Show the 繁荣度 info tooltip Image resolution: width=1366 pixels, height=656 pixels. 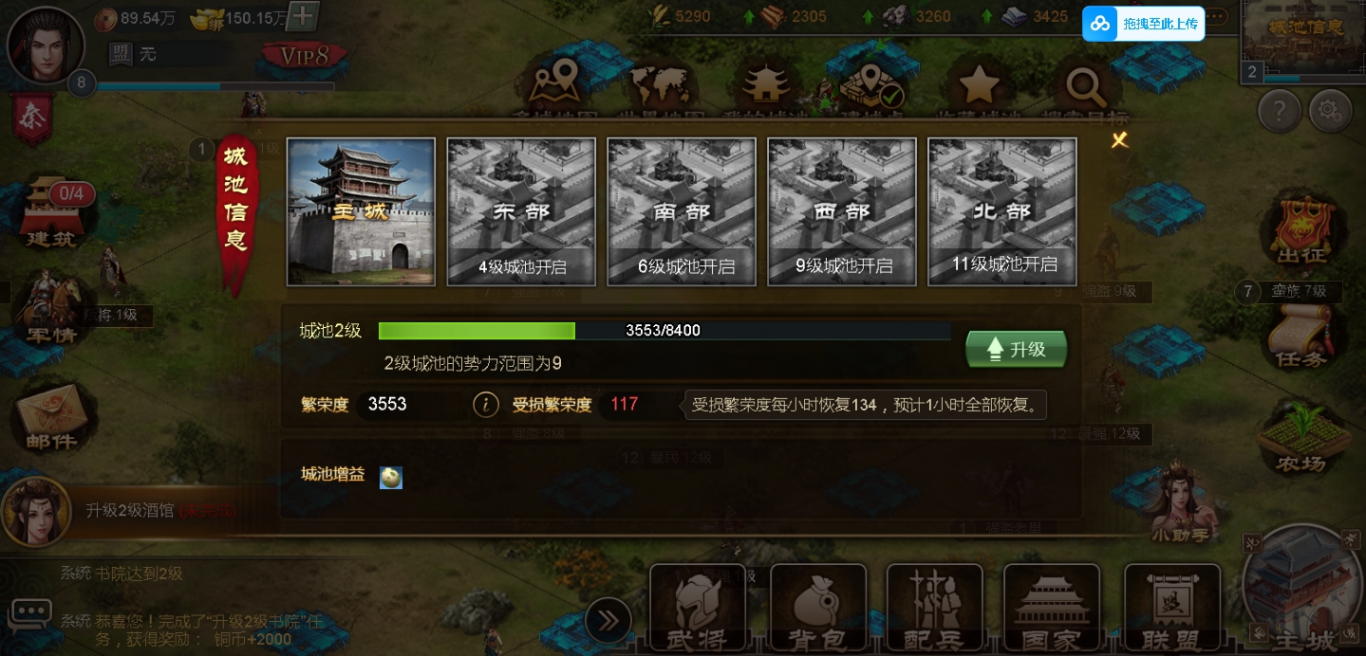(485, 404)
